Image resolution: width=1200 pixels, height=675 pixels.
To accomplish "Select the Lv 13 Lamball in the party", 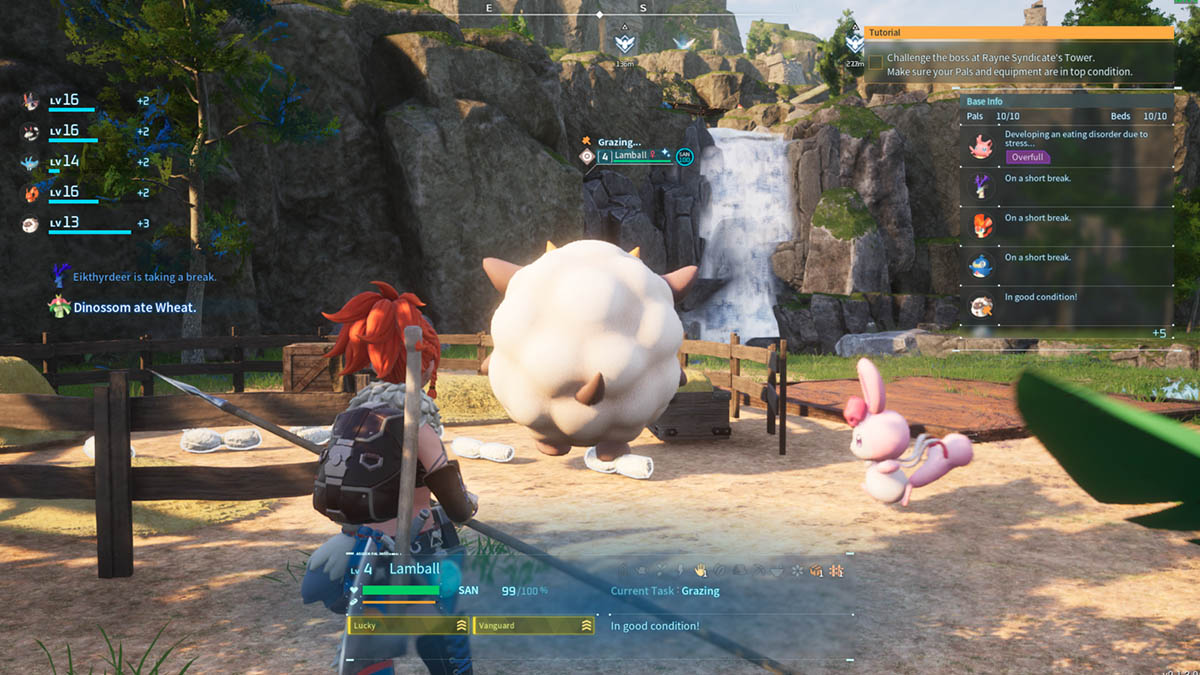I will point(31,225).
